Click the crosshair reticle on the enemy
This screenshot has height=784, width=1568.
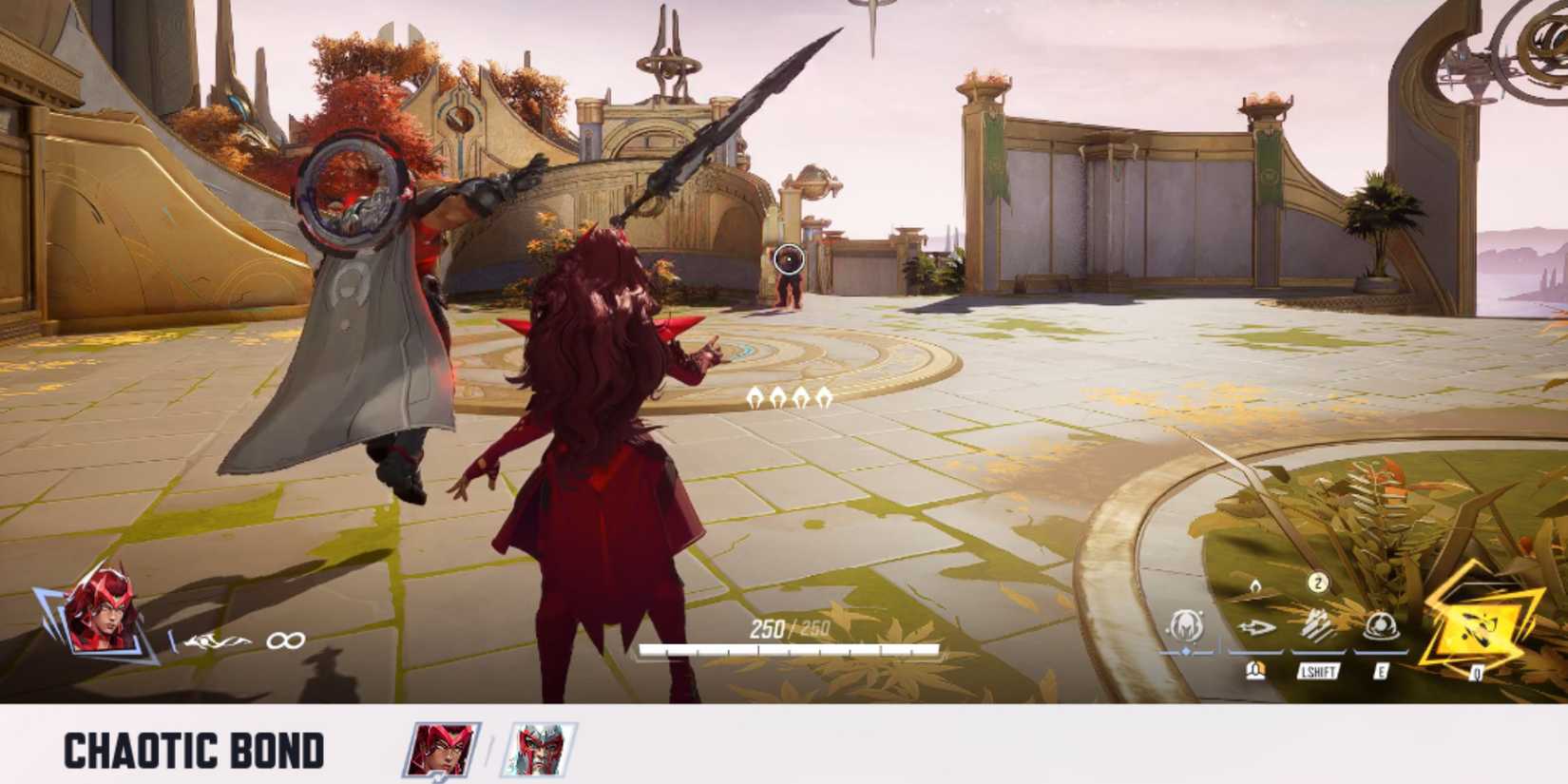(x=788, y=257)
